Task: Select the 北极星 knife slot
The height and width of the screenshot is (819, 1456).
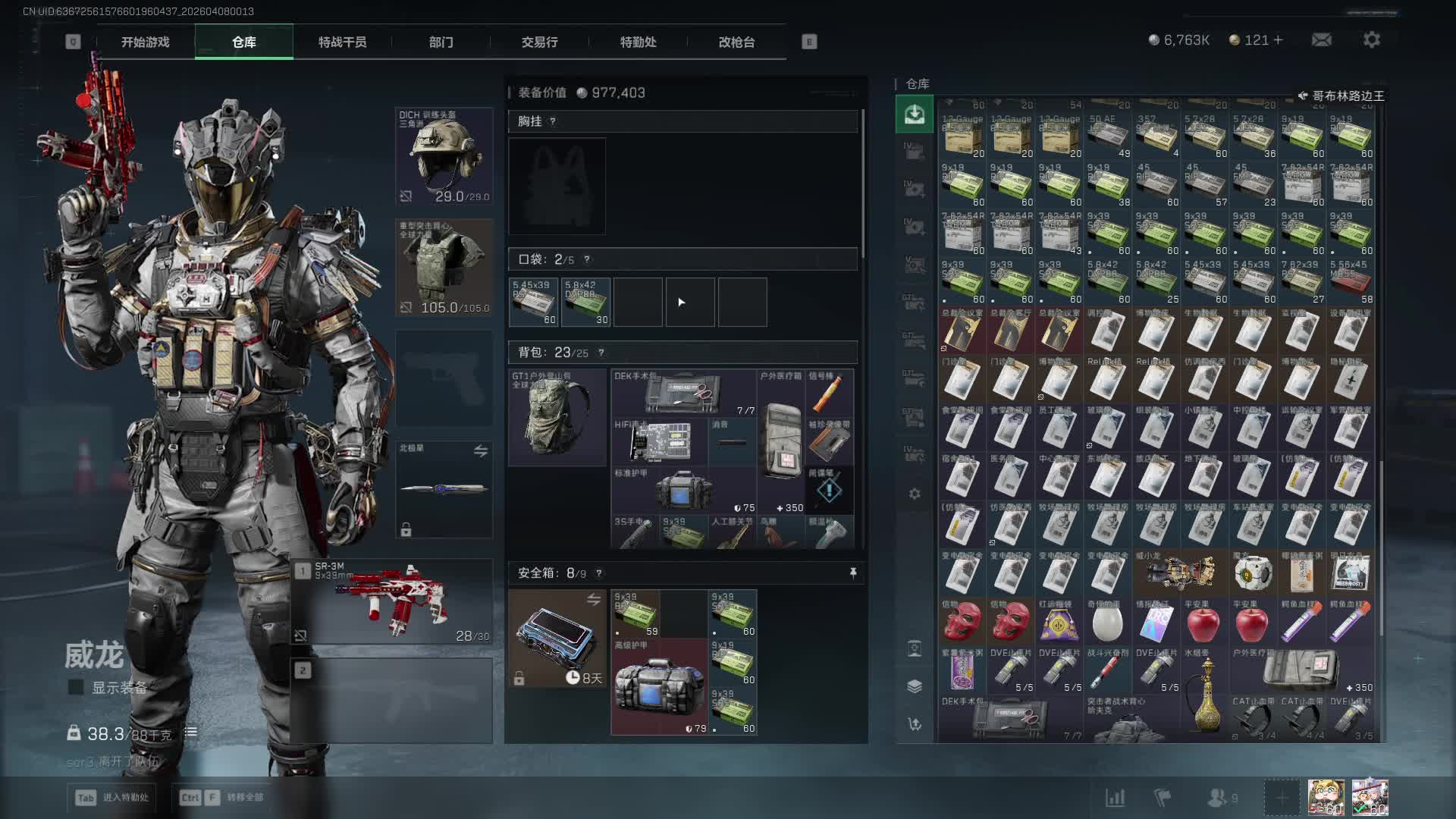Action: (444, 489)
